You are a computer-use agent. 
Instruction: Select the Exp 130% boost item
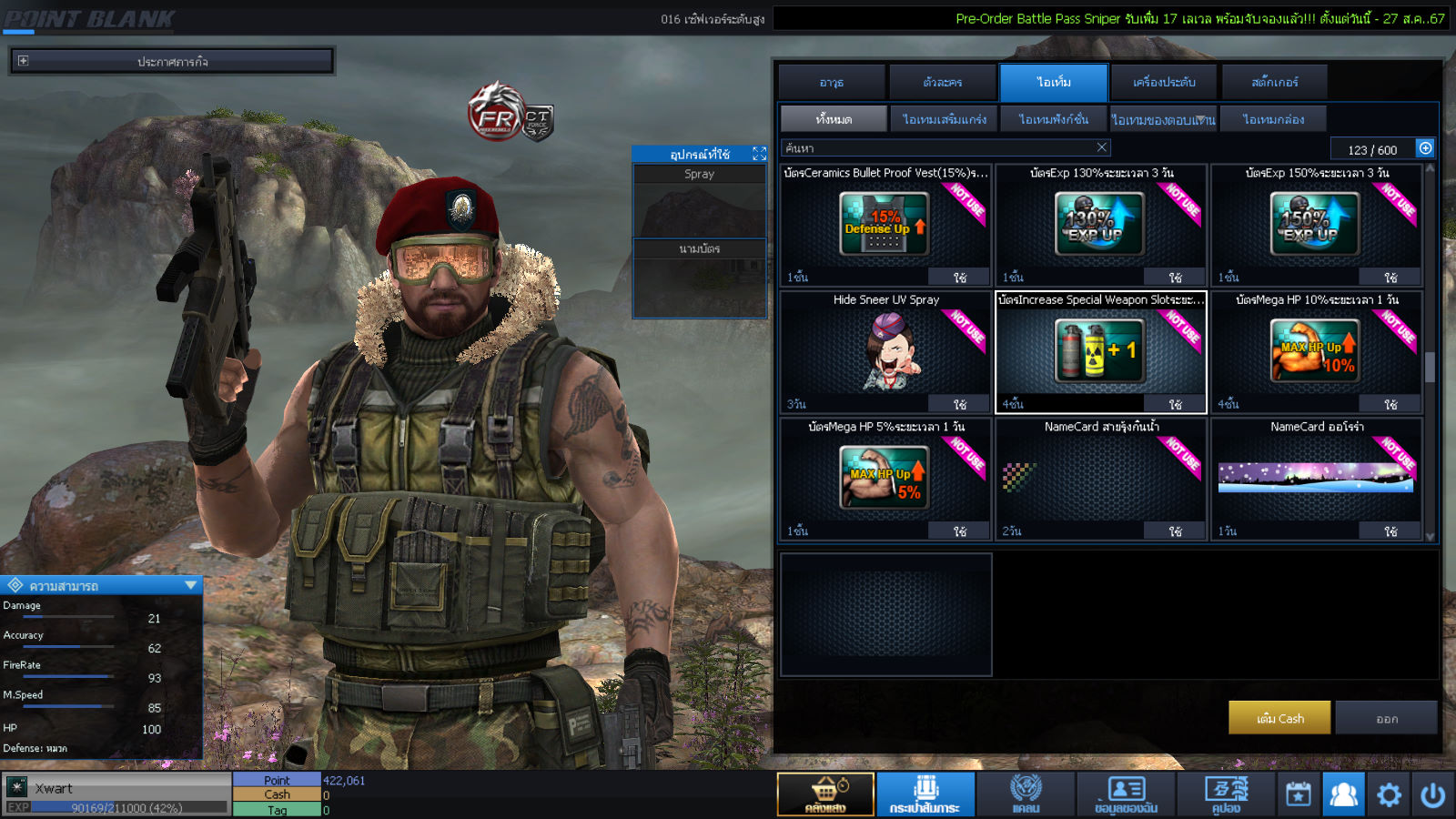(x=1100, y=224)
